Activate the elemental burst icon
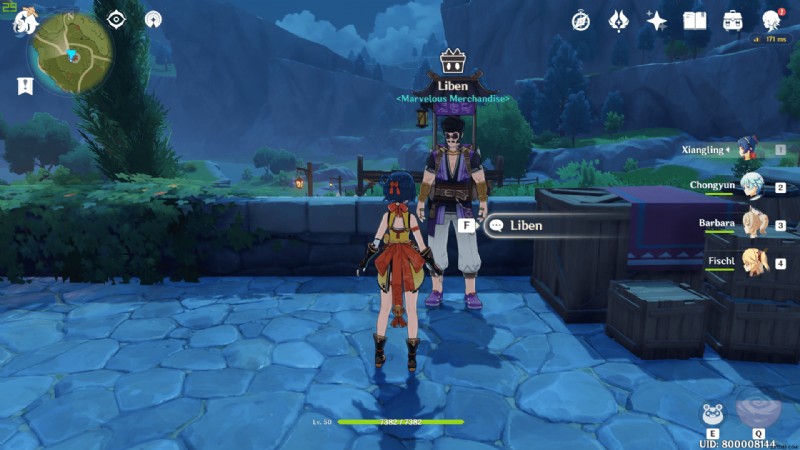800x450 pixels. coord(757,410)
